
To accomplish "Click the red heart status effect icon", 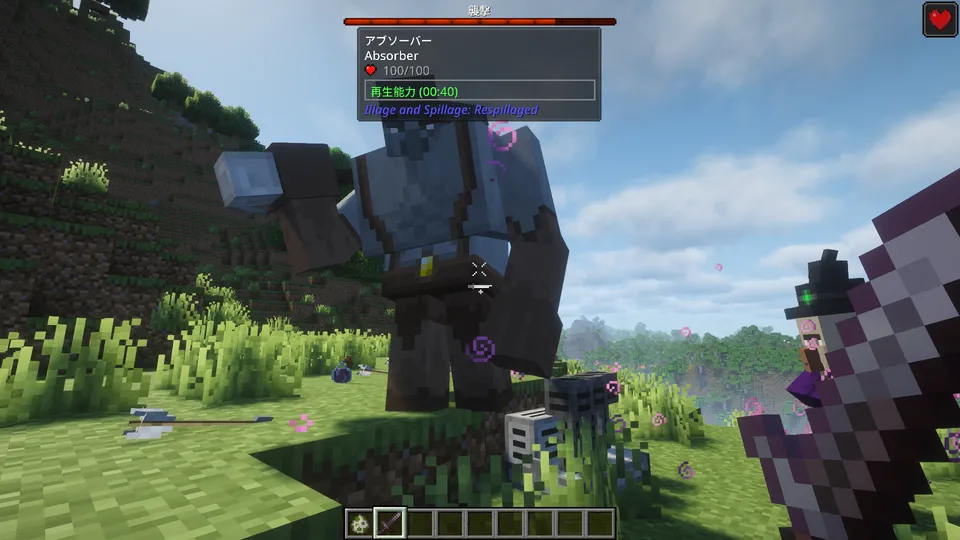I will pyautogui.click(x=940, y=19).
